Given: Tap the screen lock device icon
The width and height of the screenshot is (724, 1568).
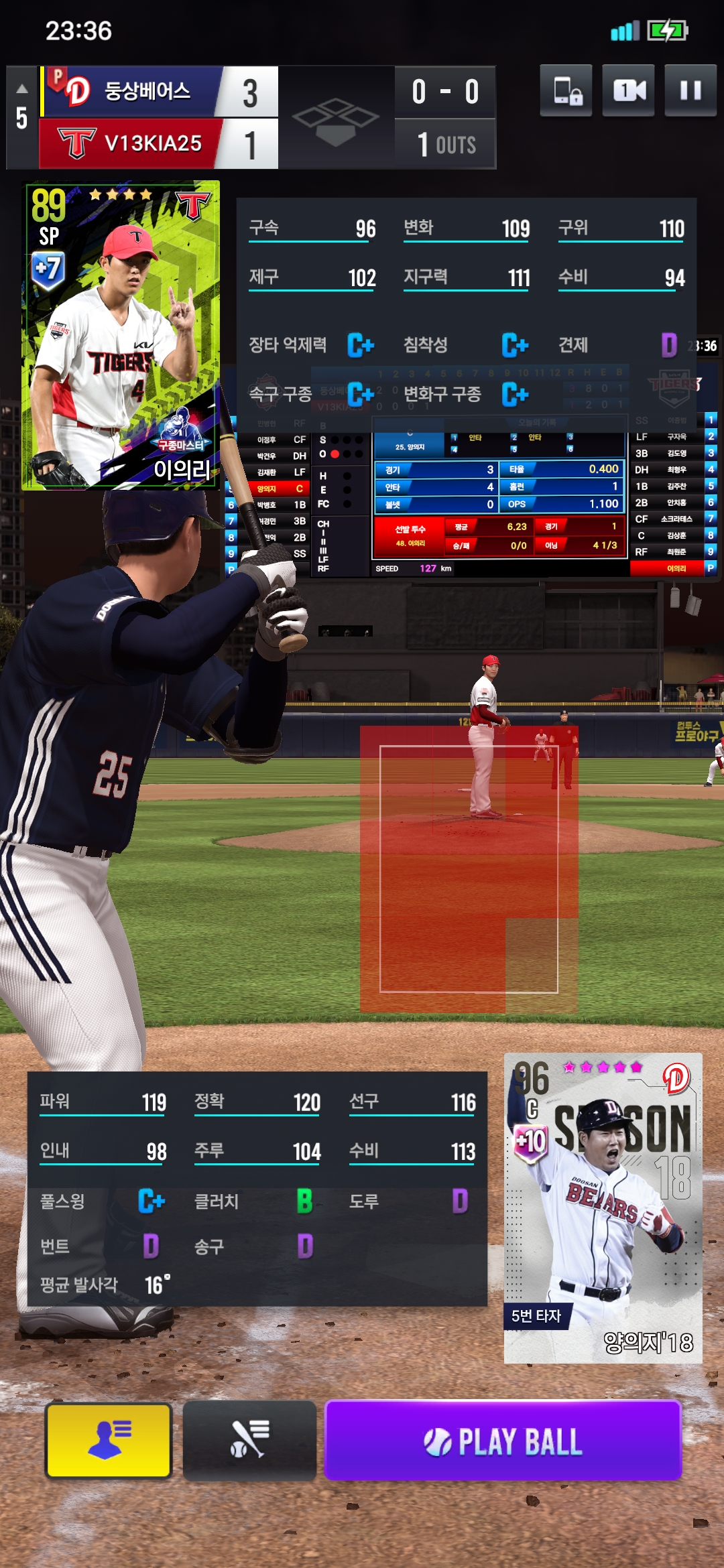Looking at the screenshot, I should point(566,90).
